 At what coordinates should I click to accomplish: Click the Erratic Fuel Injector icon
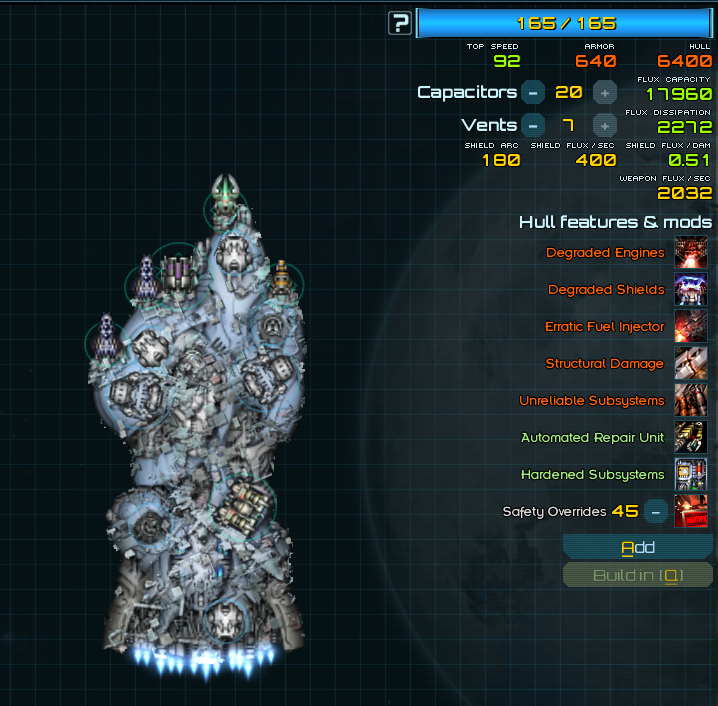pyautogui.click(x=691, y=327)
